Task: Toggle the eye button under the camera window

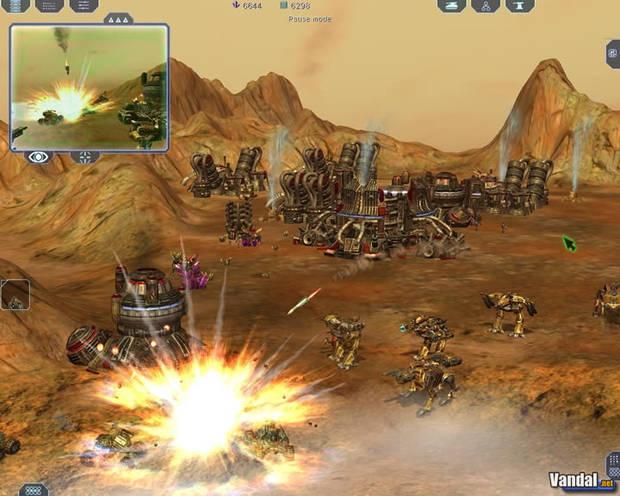Action: pyautogui.click(x=39, y=157)
